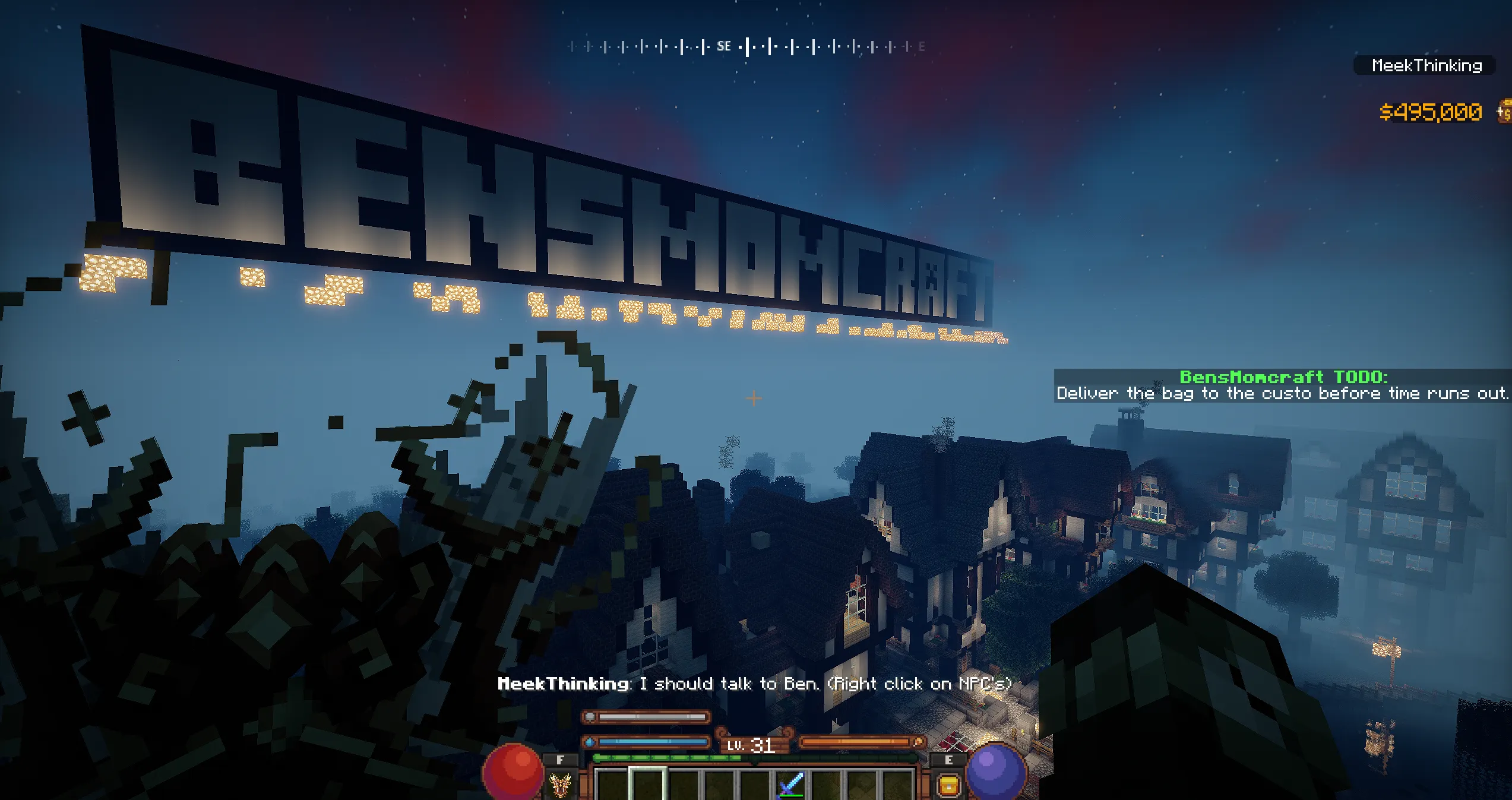Click the coin icon beside the money counter
1512x800 pixels.
(x=1504, y=111)
